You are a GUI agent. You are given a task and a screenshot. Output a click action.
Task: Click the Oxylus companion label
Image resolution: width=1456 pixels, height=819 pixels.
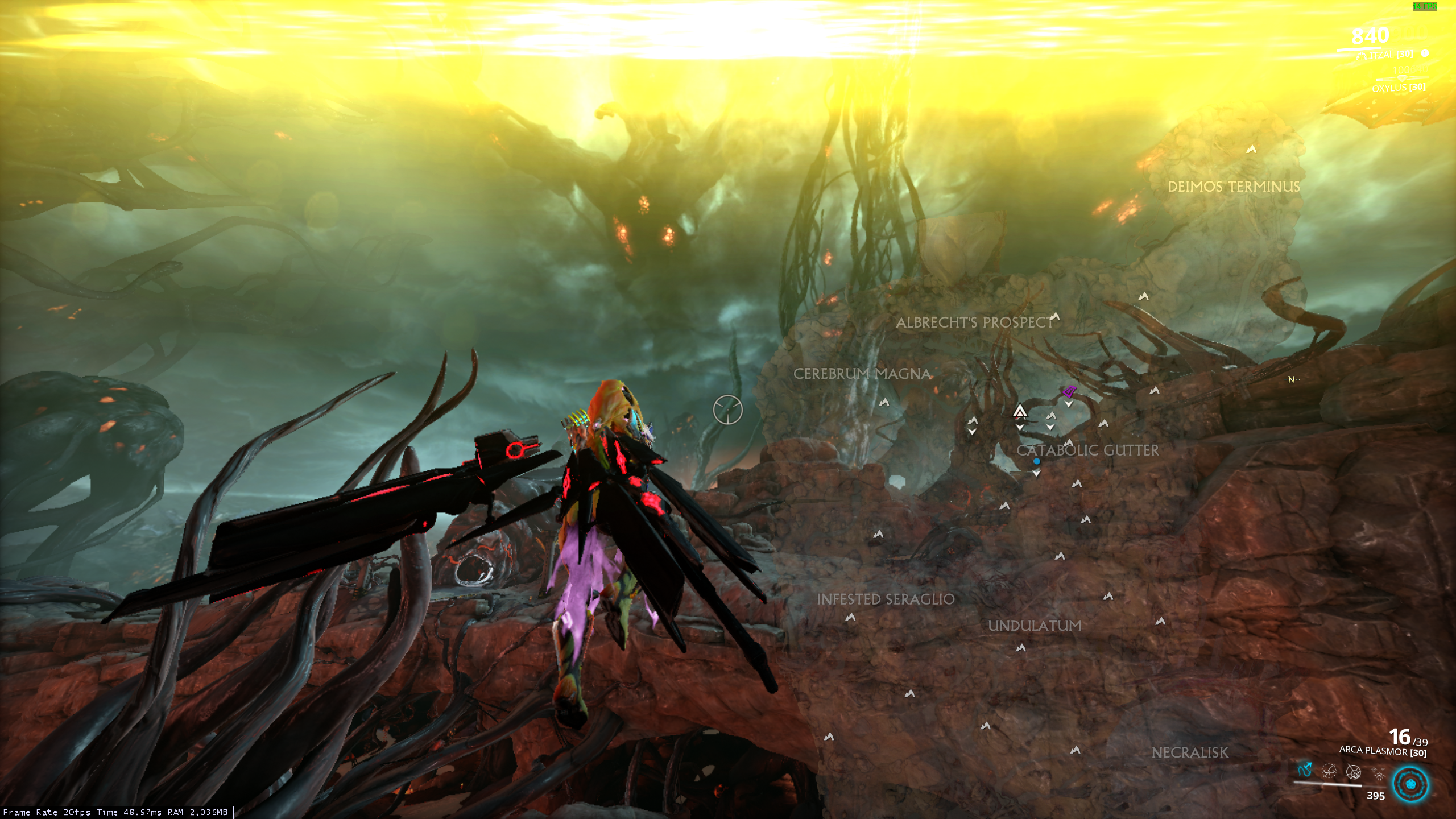click(1398, 88)
